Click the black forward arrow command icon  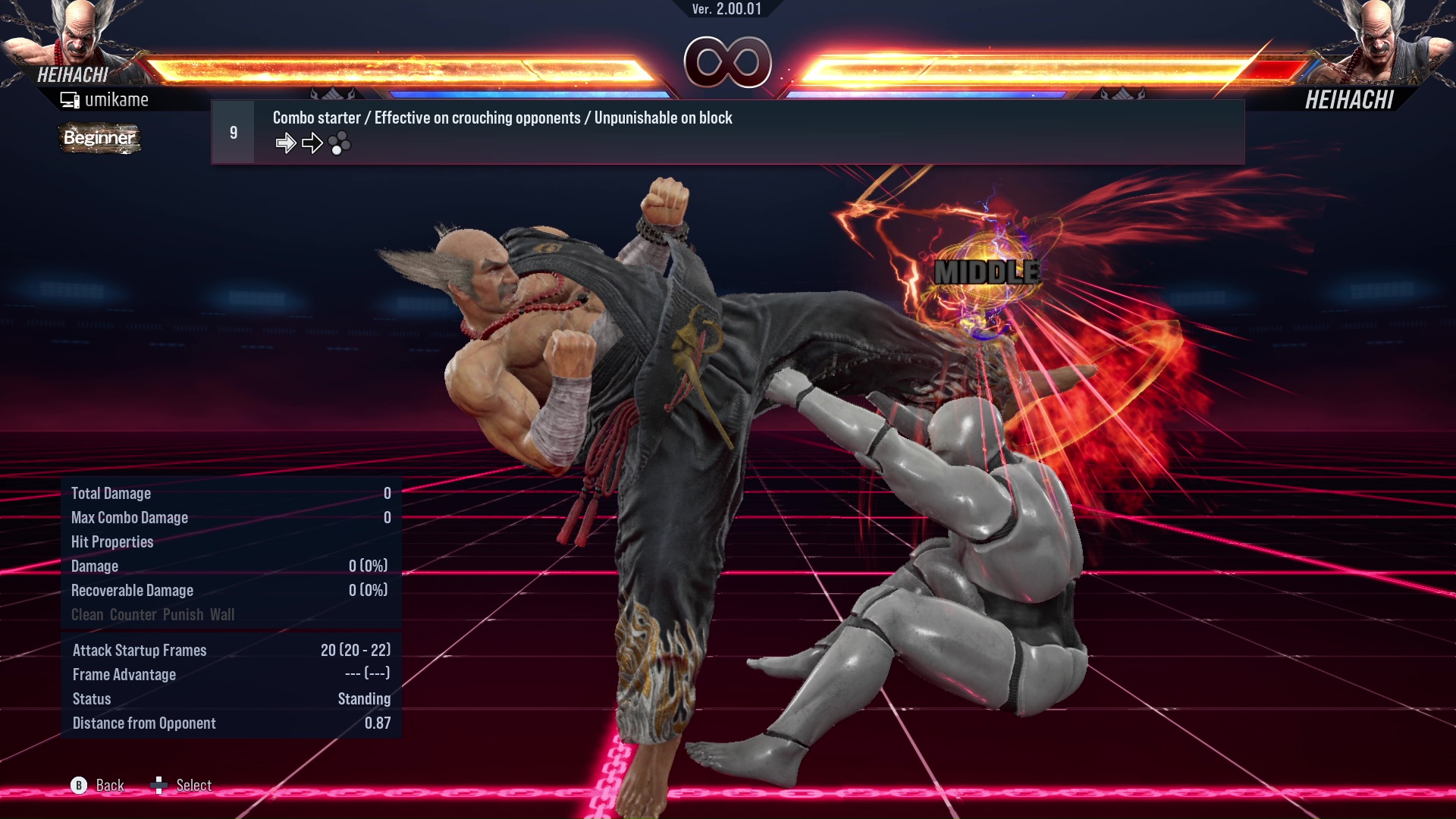pos(312,142)
